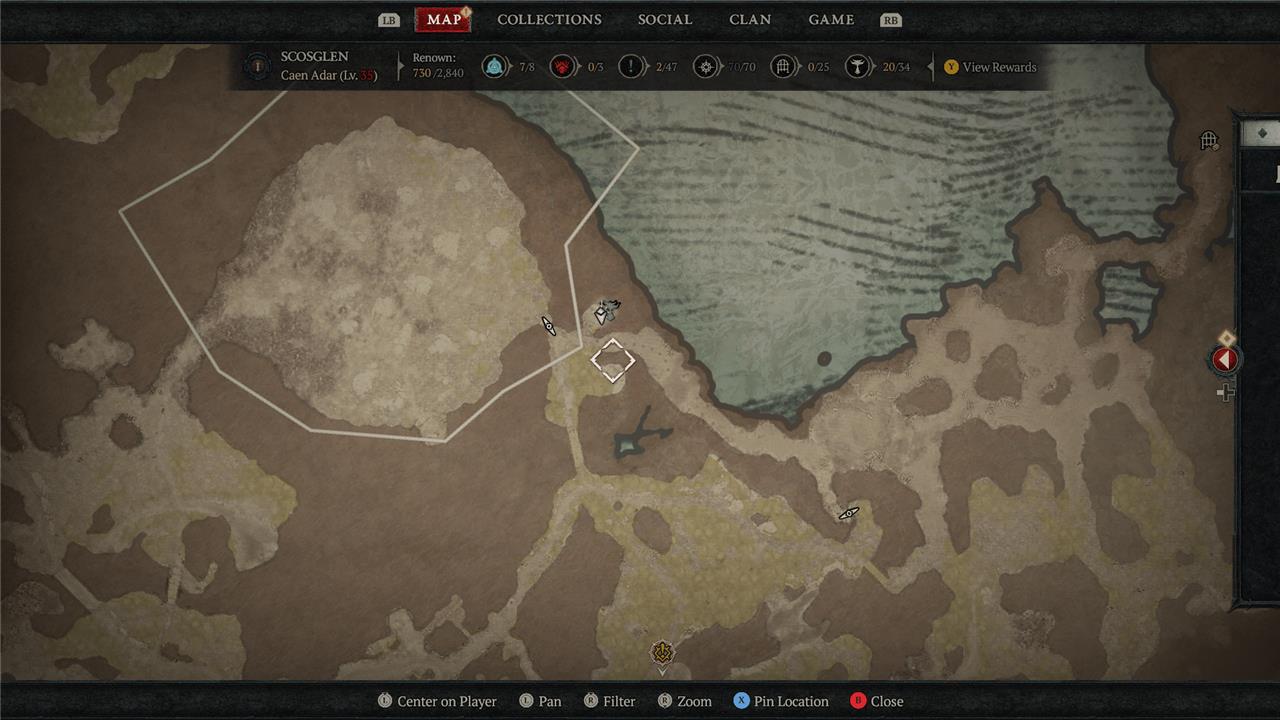Switch to the Collections tab
The width and height of the screenshot is (1280, 720).
tap(549, 20)
